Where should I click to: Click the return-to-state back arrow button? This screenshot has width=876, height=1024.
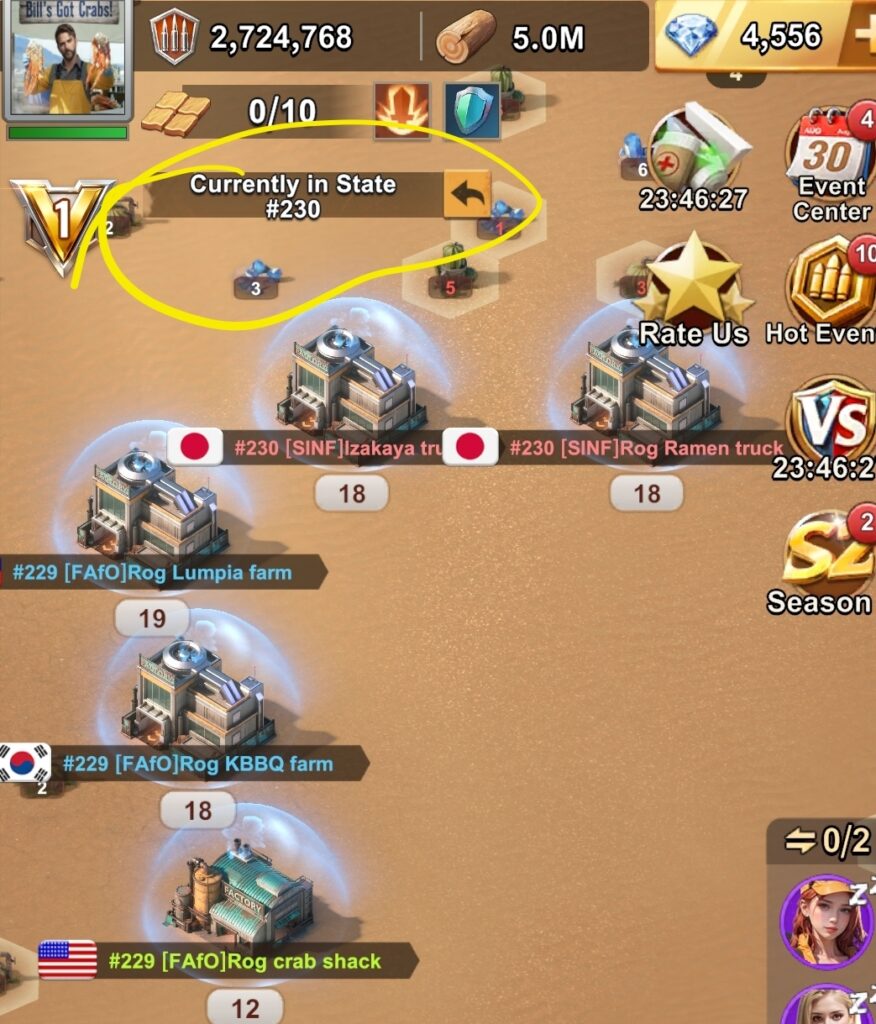point(467,194)
